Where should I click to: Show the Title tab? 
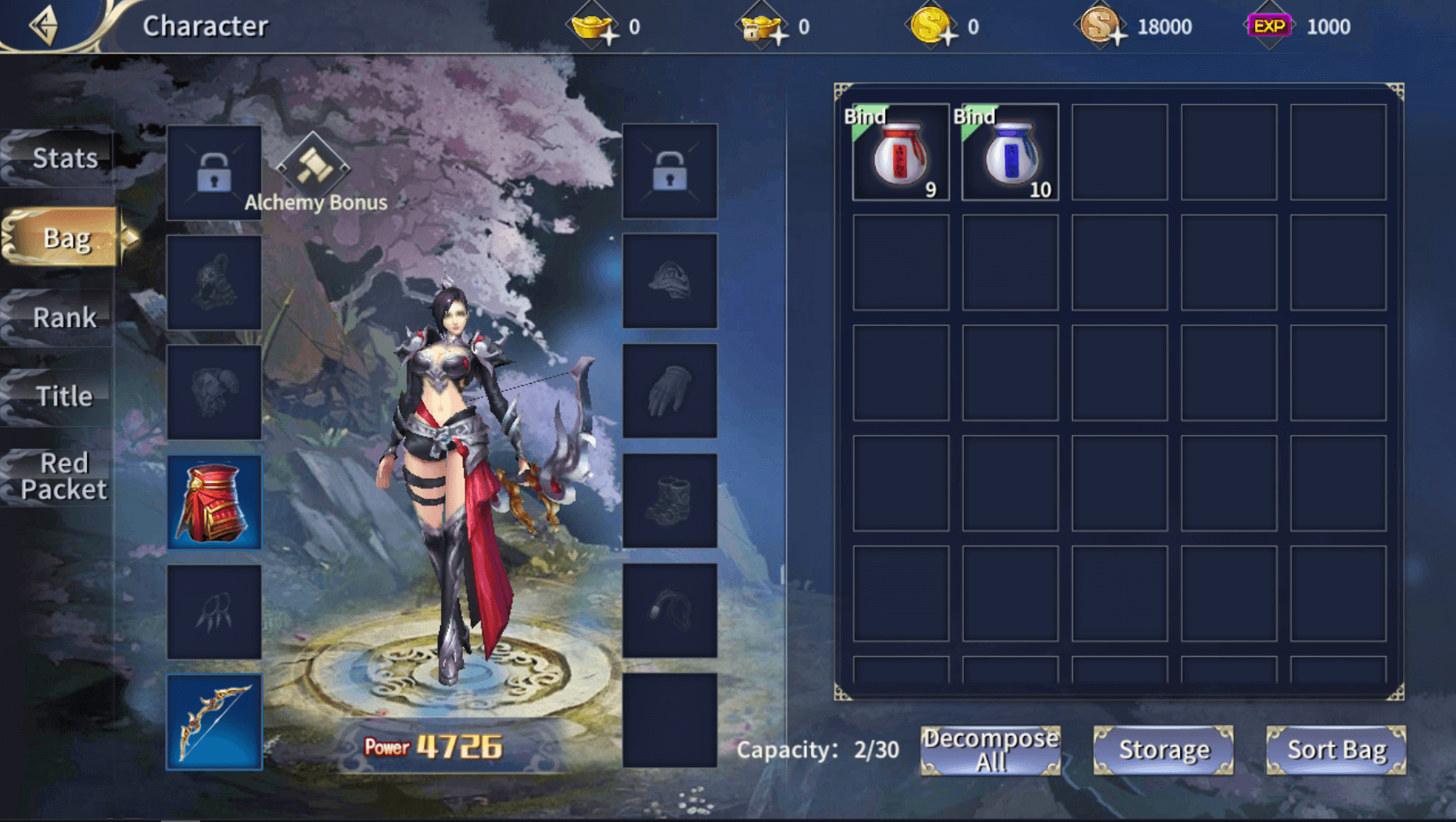(63, 396)
